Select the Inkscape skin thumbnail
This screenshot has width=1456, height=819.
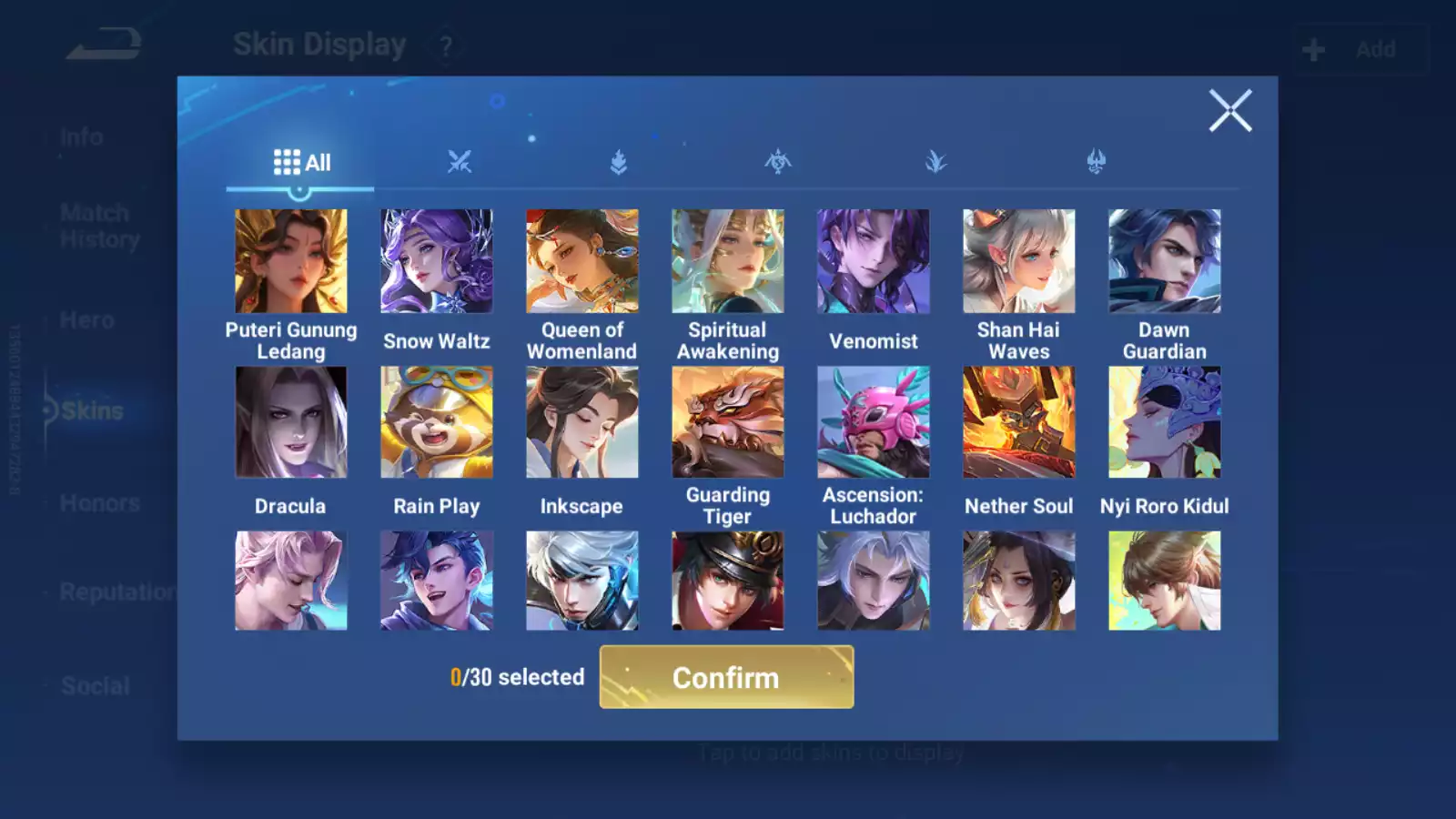(582, 422)
